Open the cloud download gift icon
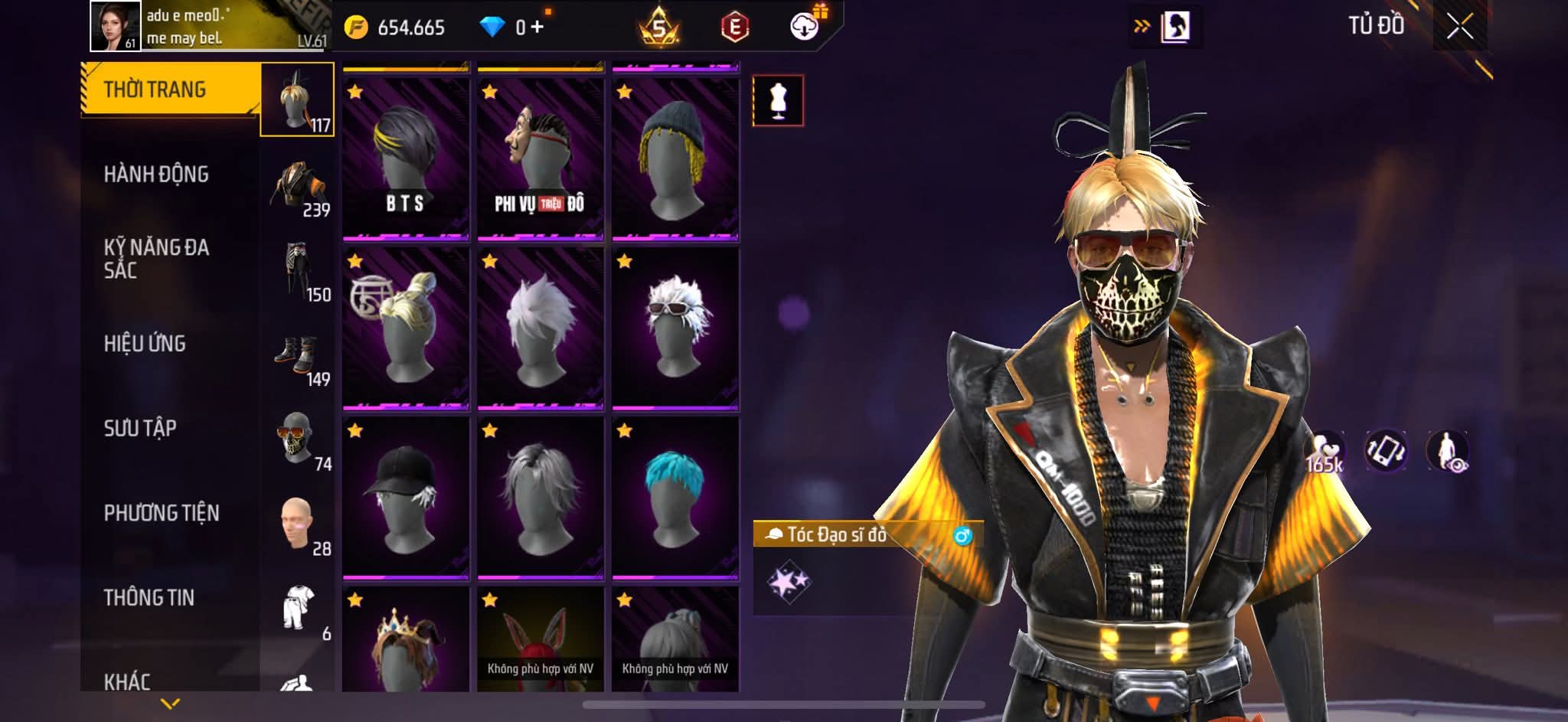The image size is (1568, 722). pos(804,27)
